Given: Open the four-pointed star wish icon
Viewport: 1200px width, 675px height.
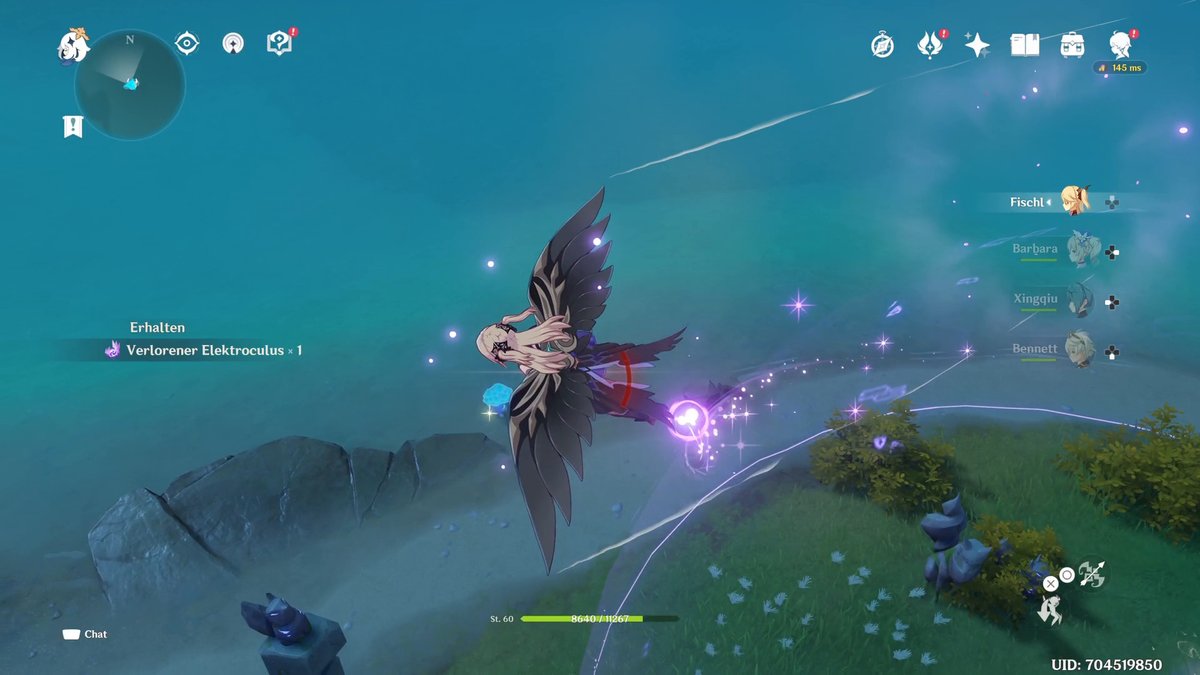Looking at the screenshot, I should pos(977,45).
